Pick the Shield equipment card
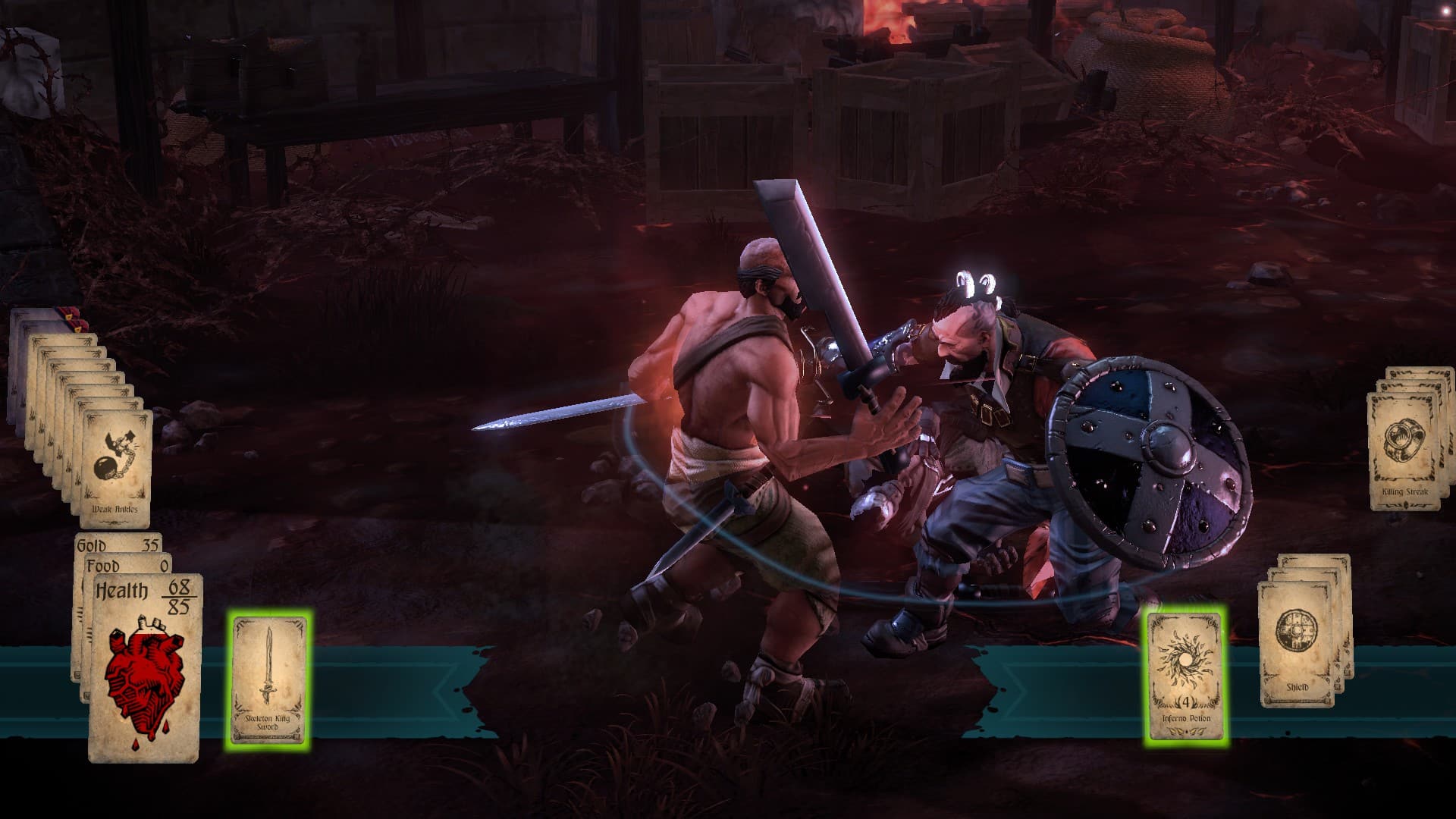This screenshot has width=1456, height=819. (1297, 645)
